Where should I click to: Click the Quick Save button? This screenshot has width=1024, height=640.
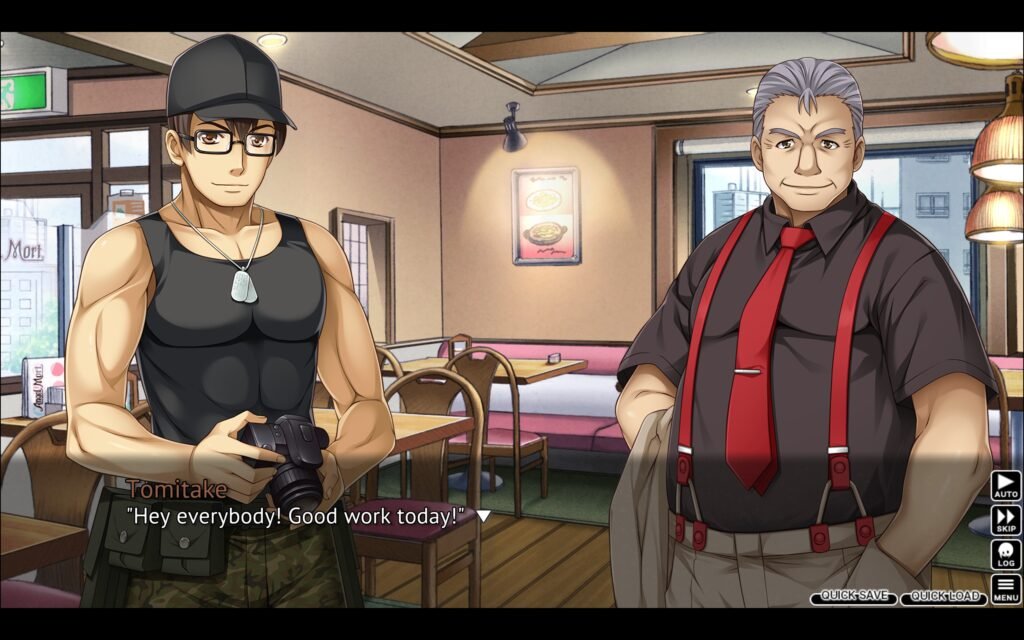pyautogui.click(x=853, y=597)
